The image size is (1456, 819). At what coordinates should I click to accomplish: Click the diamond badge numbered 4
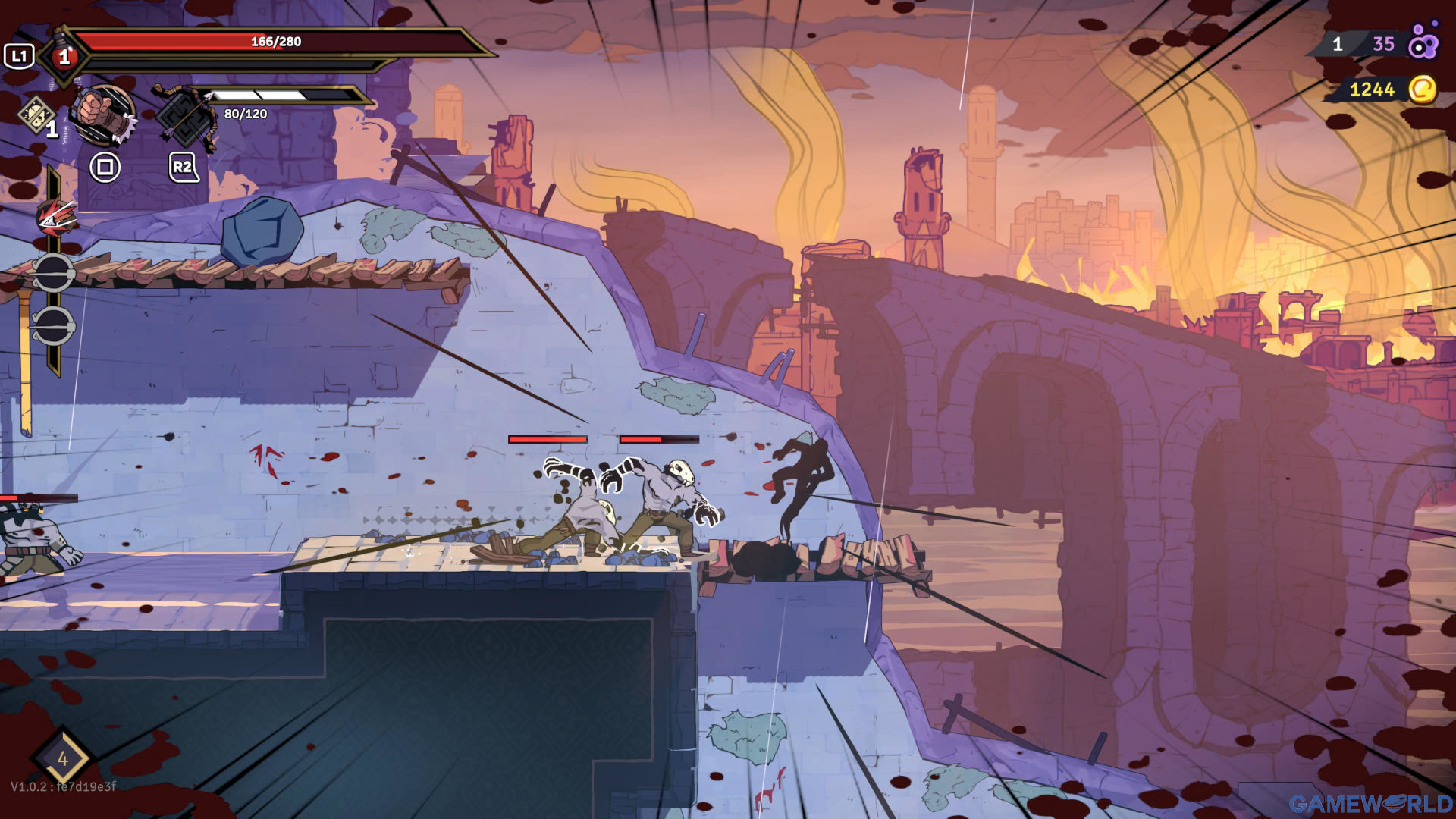[62, 758]
